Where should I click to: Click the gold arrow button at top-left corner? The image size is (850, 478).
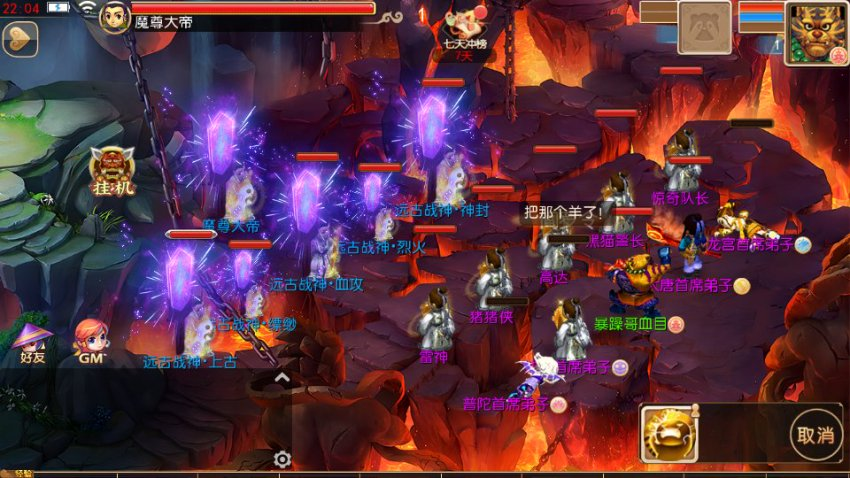(18, 39)
